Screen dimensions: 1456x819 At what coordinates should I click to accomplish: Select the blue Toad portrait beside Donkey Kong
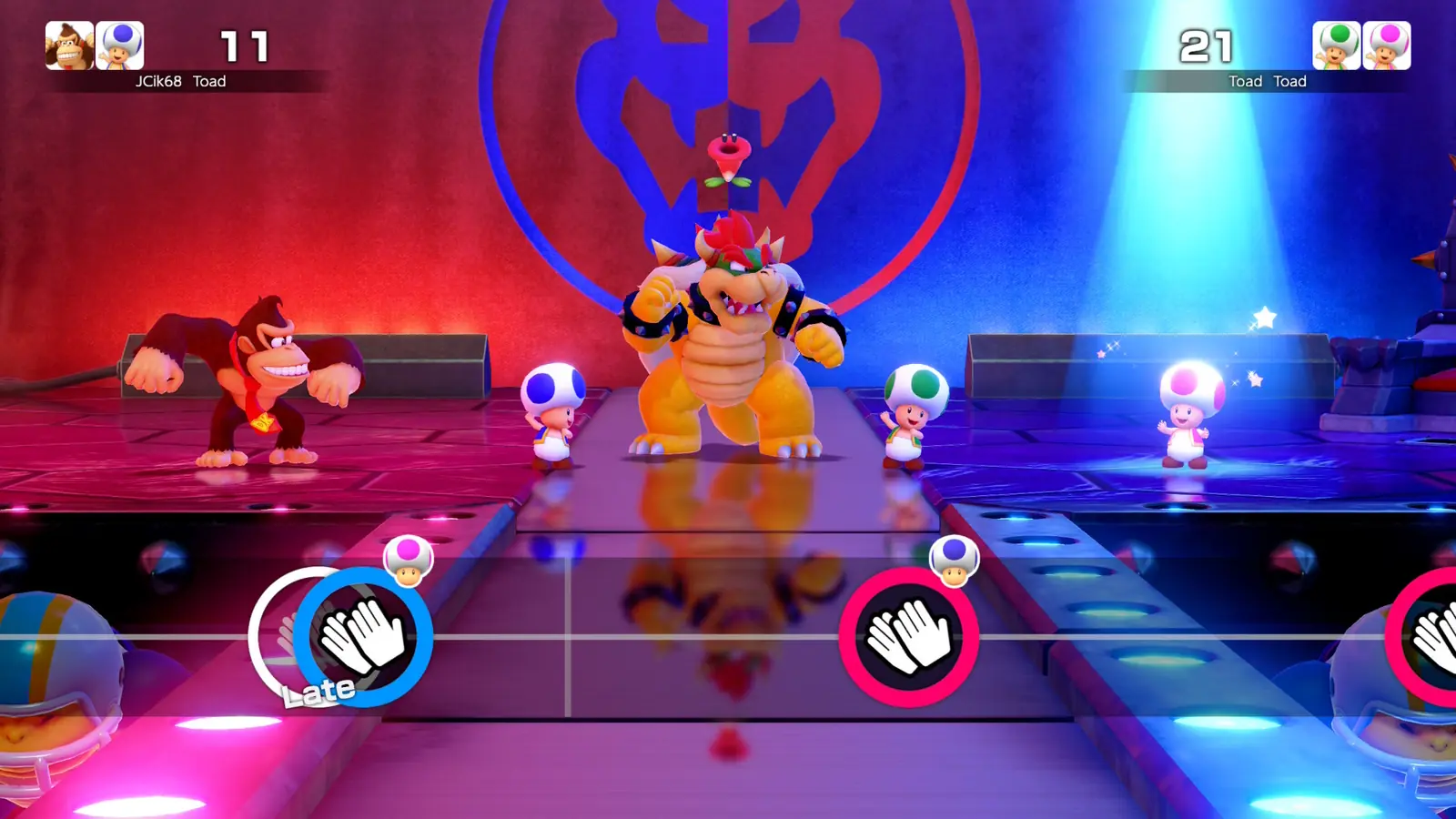(120, 45)
